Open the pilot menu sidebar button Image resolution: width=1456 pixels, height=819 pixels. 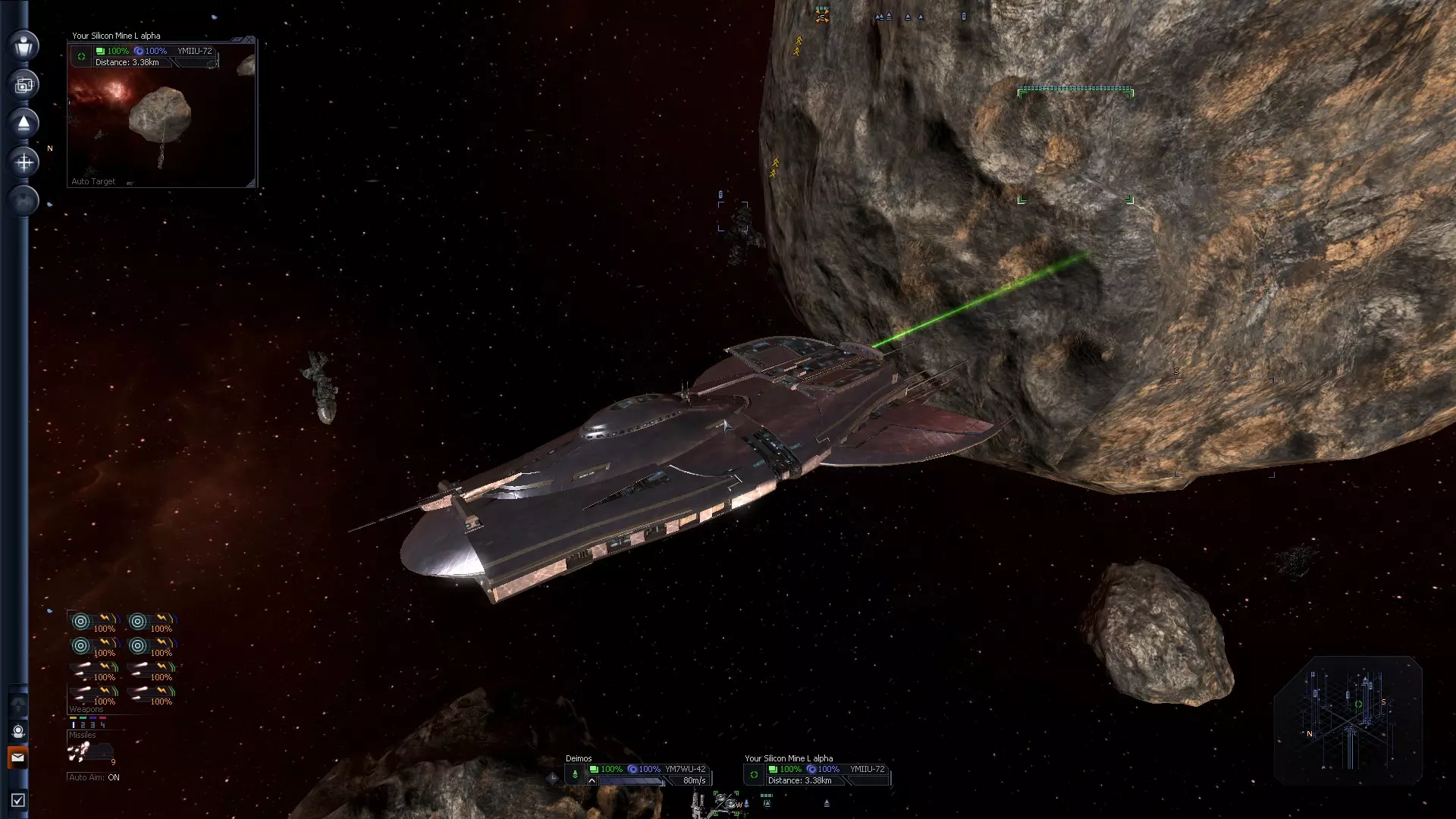click(24, 45)
